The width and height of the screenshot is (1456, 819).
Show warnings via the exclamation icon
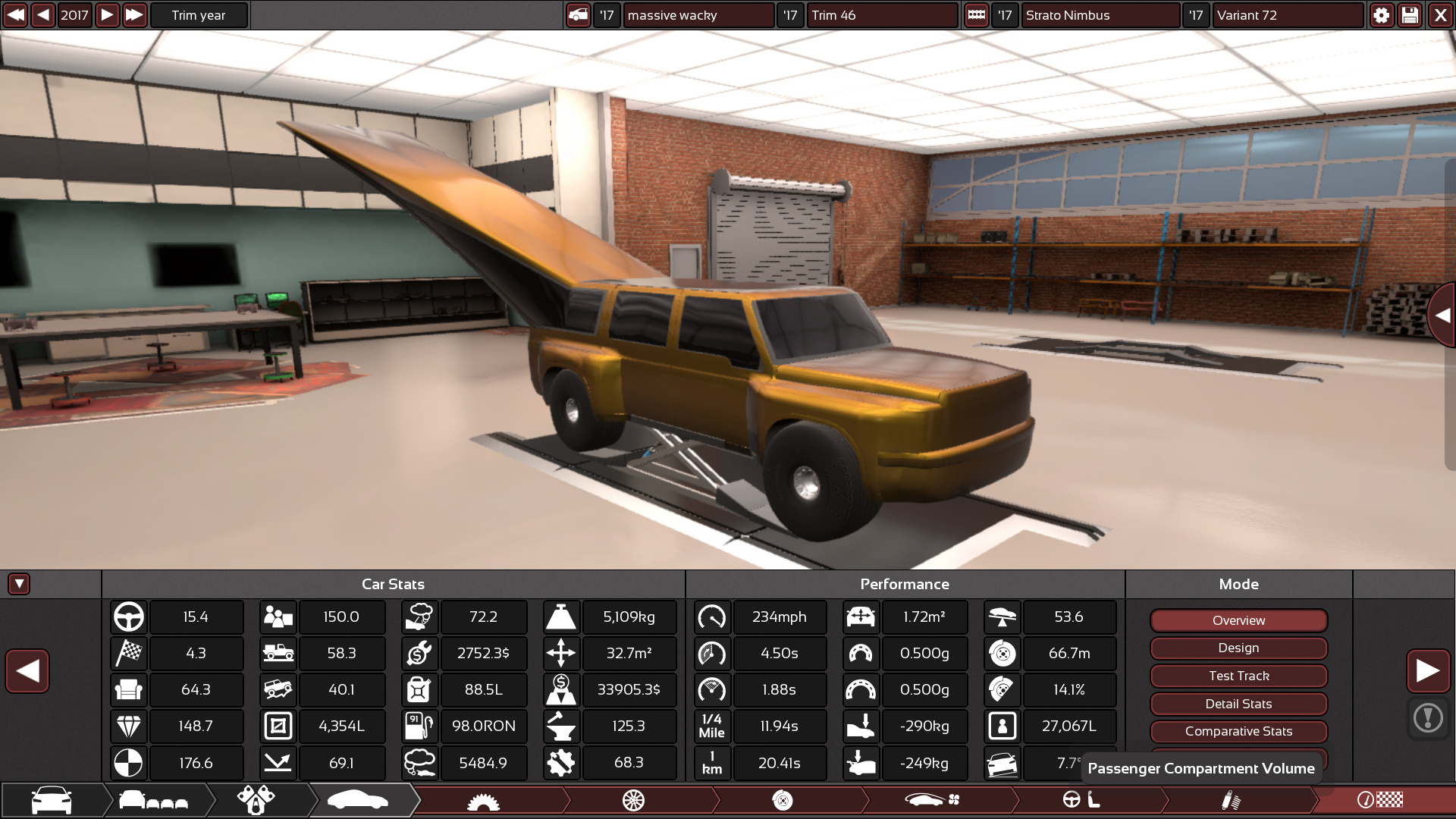1428,717
